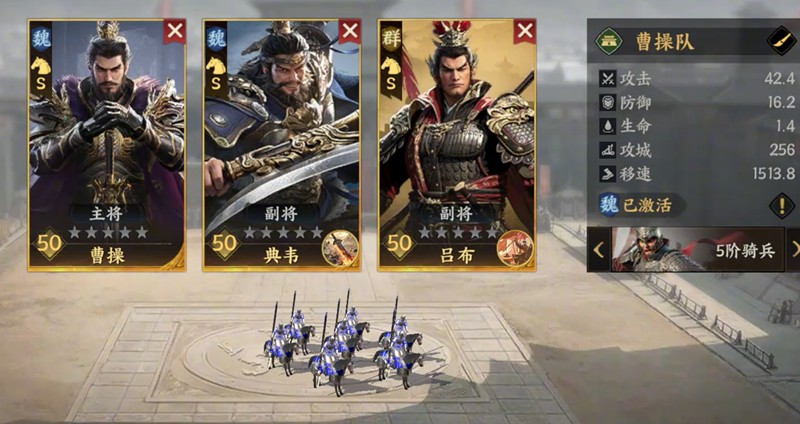This screenshot has height=424, width=800.
Task: Open the yellow exclamation mark info icon
Action: click(781, 206)
